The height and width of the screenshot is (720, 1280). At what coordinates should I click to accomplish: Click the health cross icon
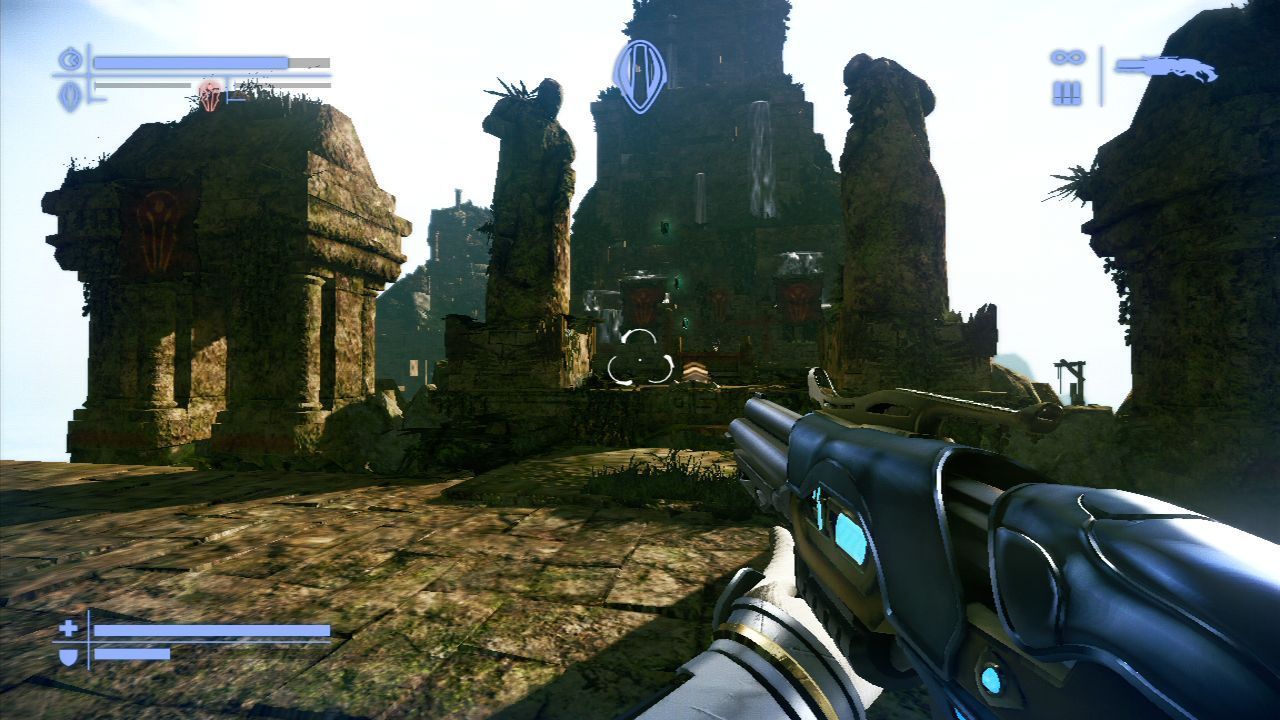coord(68,629)
